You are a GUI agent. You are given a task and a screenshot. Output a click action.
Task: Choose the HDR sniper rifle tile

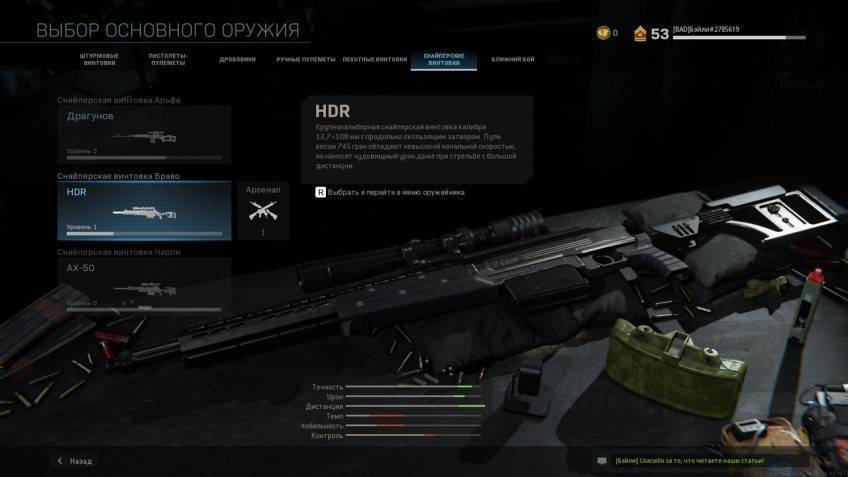[x=144, y=211]
